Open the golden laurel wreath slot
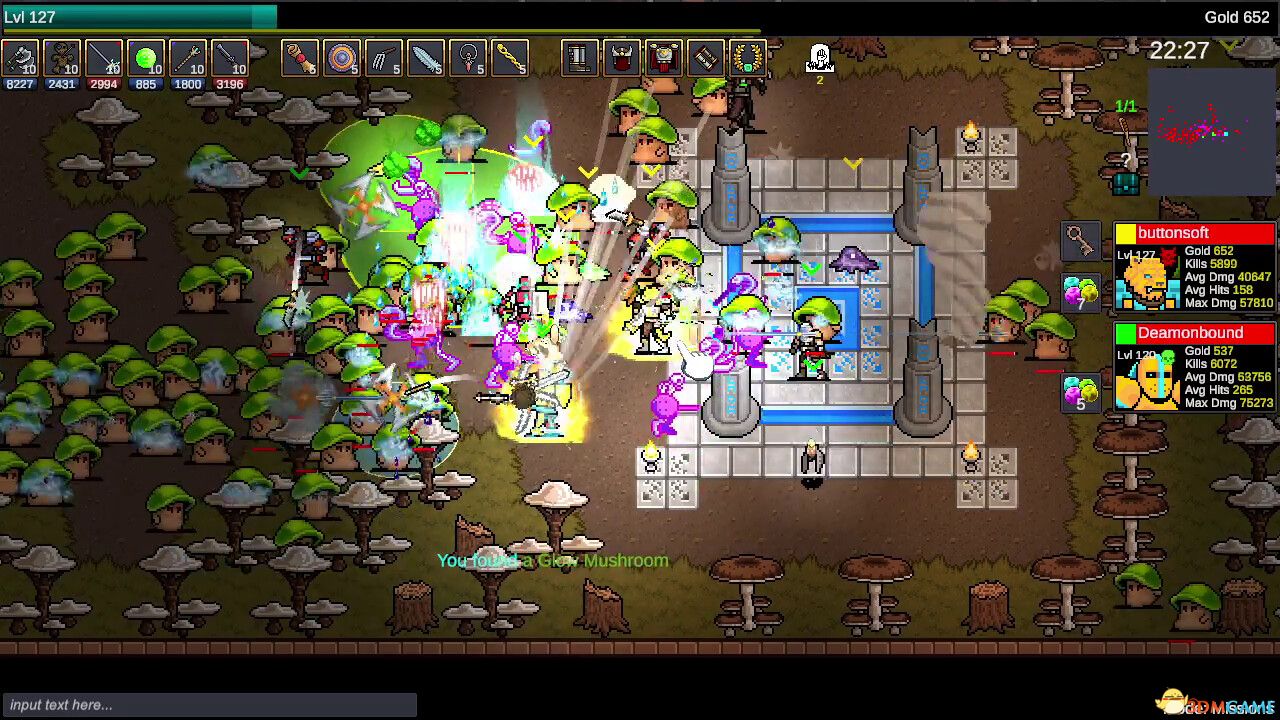 click(747, 58)
